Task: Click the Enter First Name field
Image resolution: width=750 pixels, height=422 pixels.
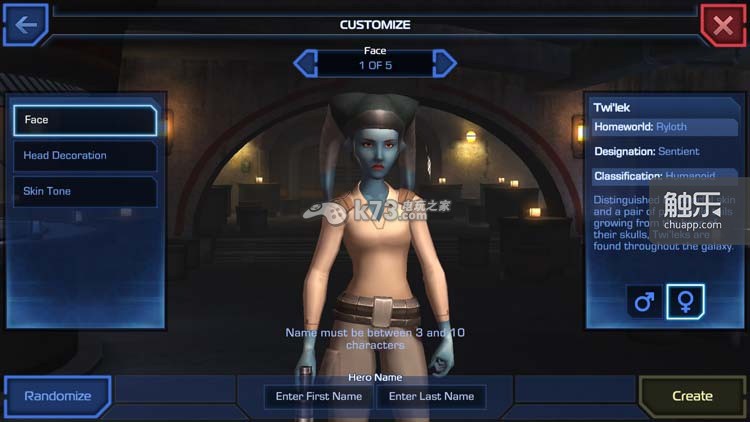Action: tap(319, 397)
